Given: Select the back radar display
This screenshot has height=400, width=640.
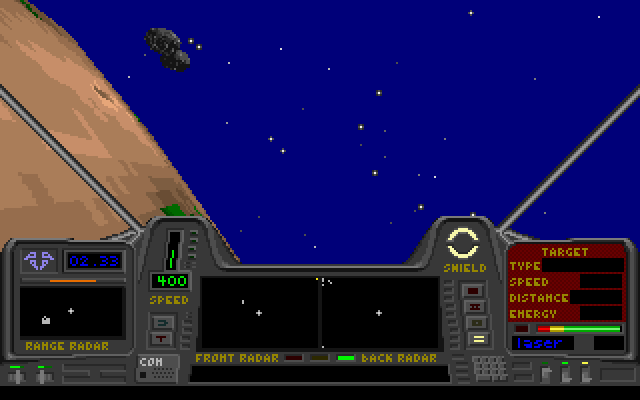Looking at the screenshot, I should [x=380, y=313].
